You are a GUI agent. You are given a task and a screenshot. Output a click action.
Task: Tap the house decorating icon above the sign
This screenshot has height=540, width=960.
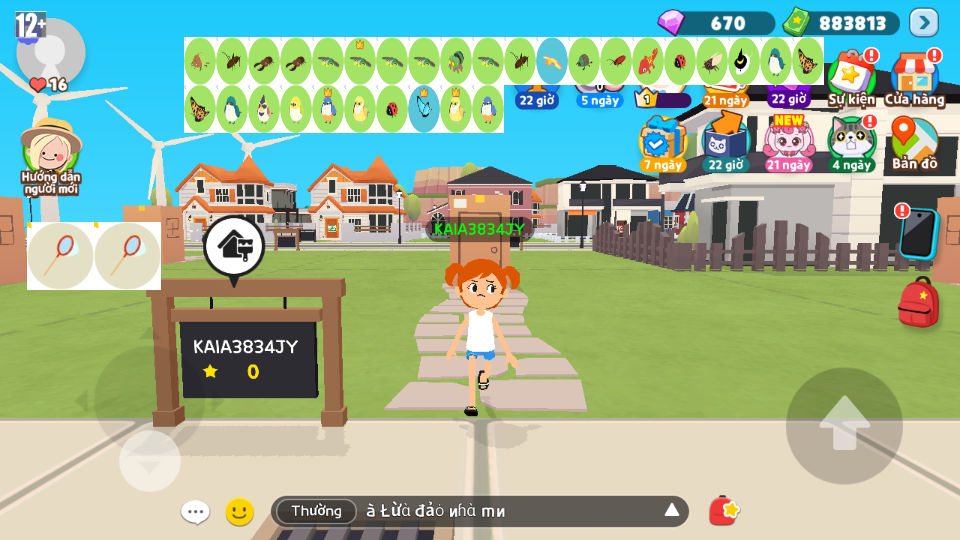pos(234,245)
